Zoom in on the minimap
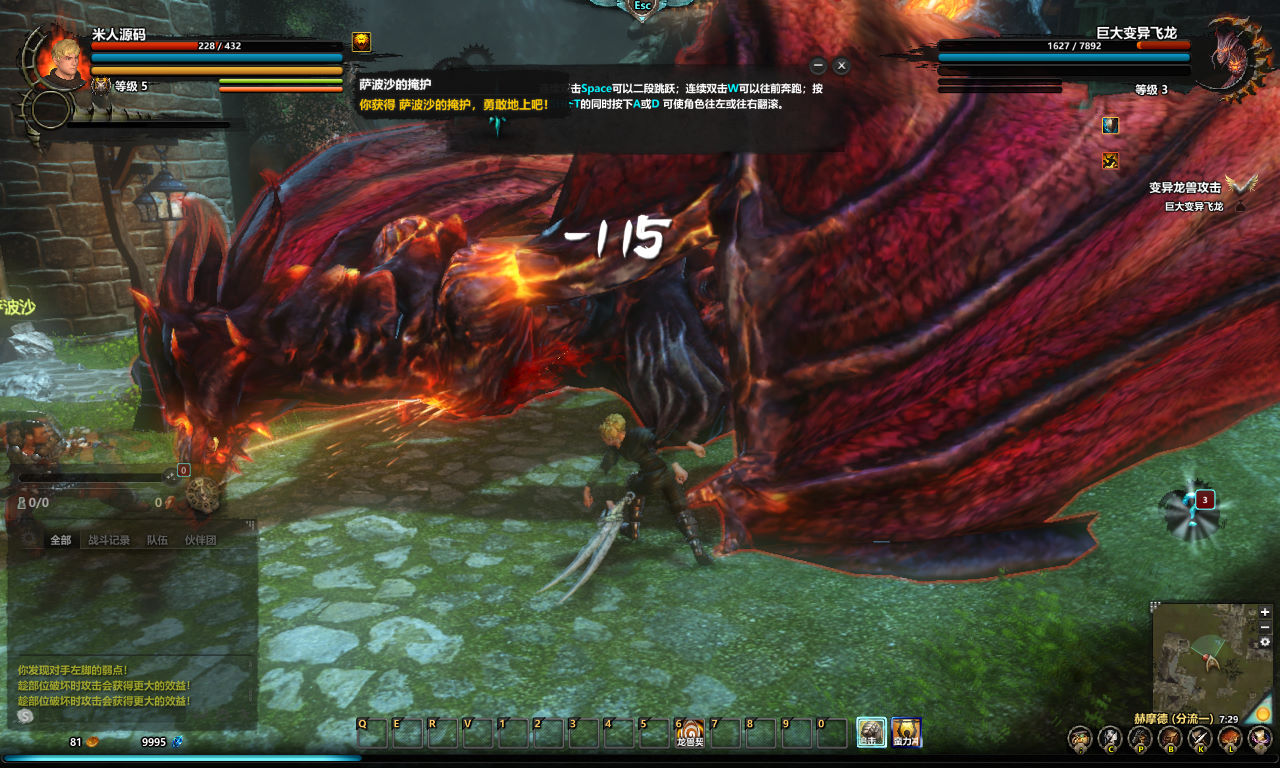Viewport: 1280px width, 768px height. [1265, 612]
